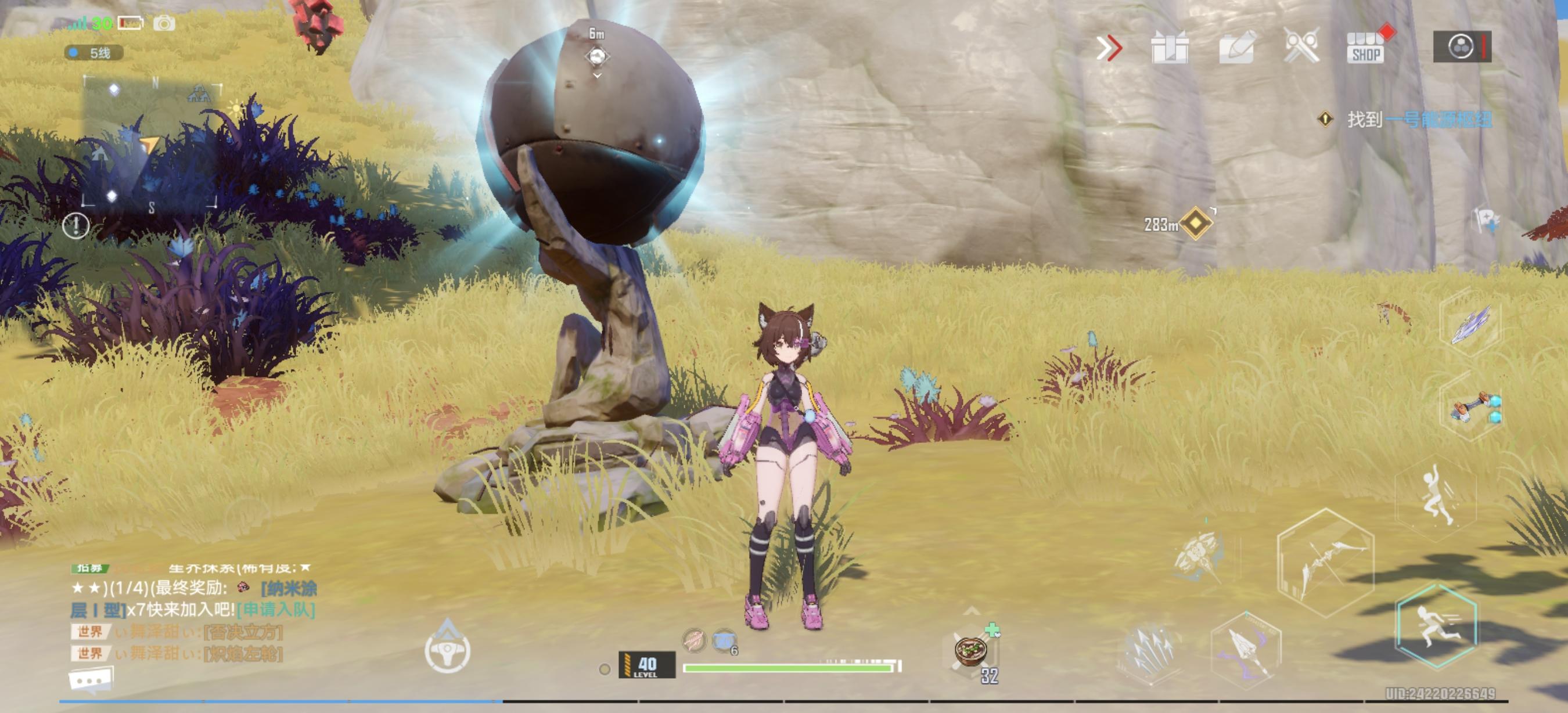Take a screenshot with the camera icon

164,24
